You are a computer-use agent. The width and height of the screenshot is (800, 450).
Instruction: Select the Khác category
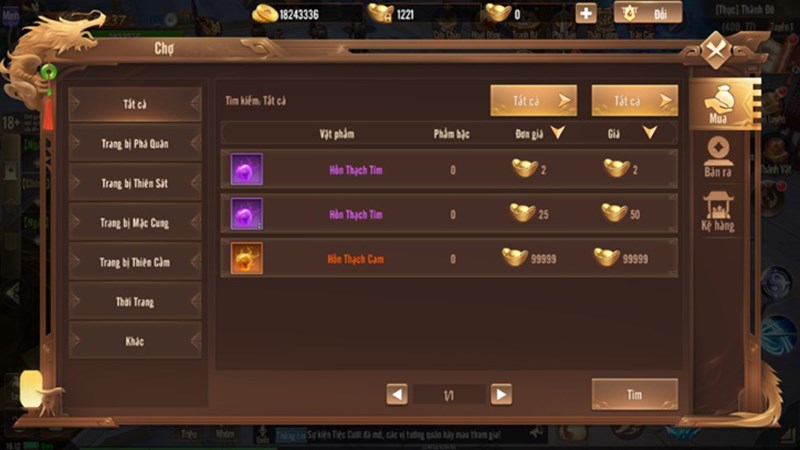136,341
